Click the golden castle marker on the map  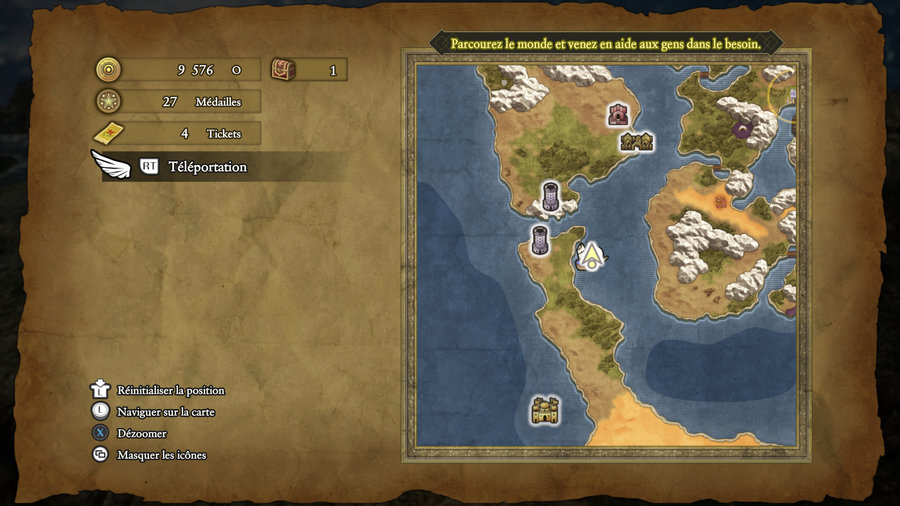pos(545,409)
